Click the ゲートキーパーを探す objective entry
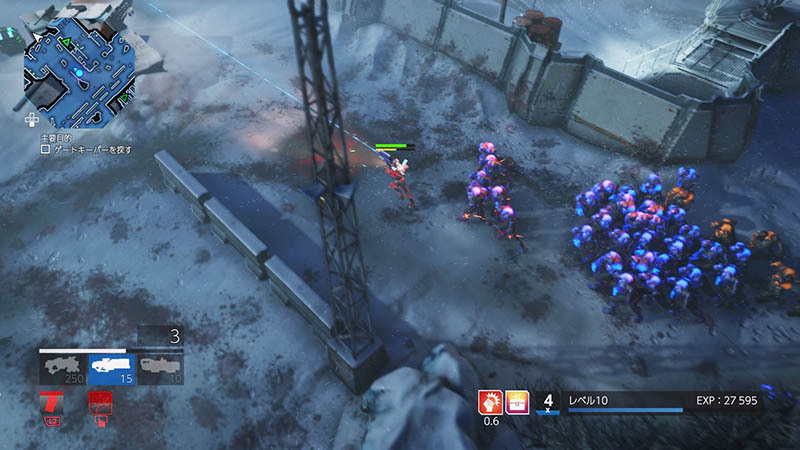 tap(91, 149)
